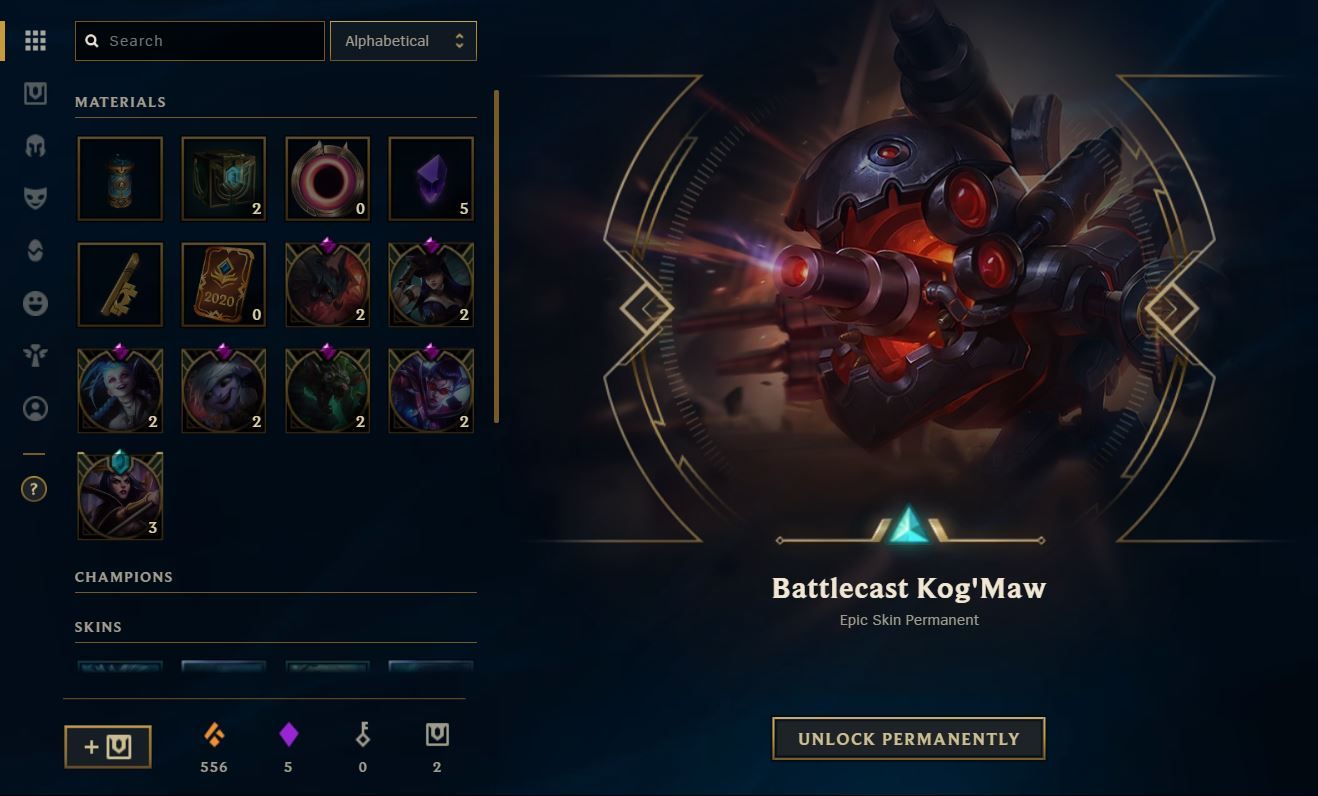Open the Champions loot category icon
The image size is (1318, 796).
pos(35,146)
